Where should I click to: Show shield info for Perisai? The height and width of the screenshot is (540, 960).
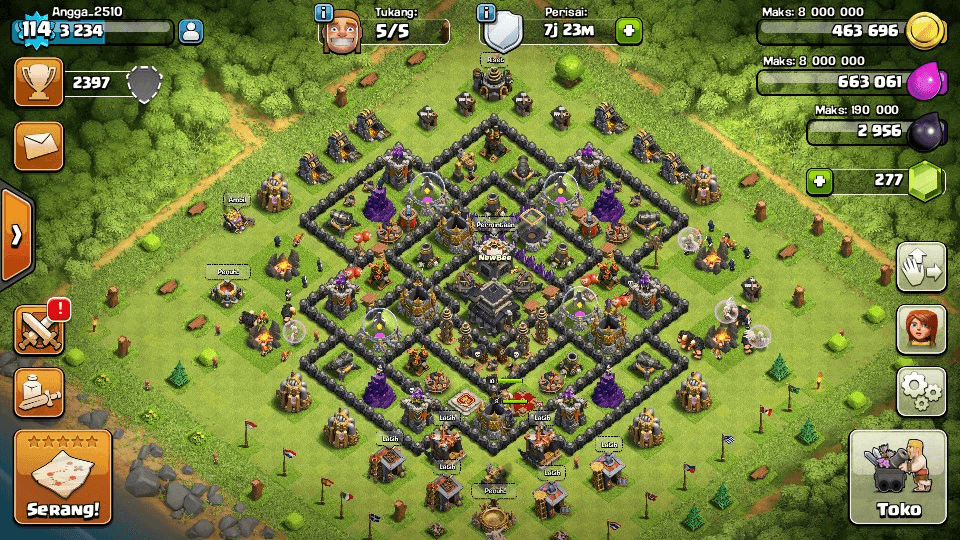click(486, 13)
